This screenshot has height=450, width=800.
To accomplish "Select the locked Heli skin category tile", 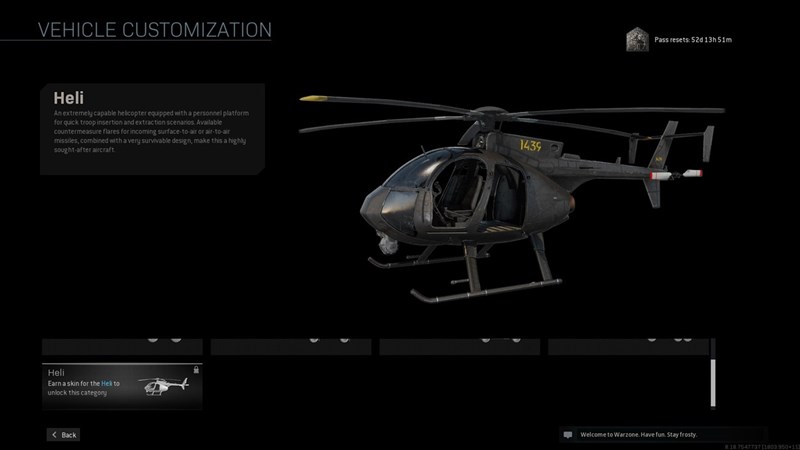I will pyautogui.click(x=122, y=386).
